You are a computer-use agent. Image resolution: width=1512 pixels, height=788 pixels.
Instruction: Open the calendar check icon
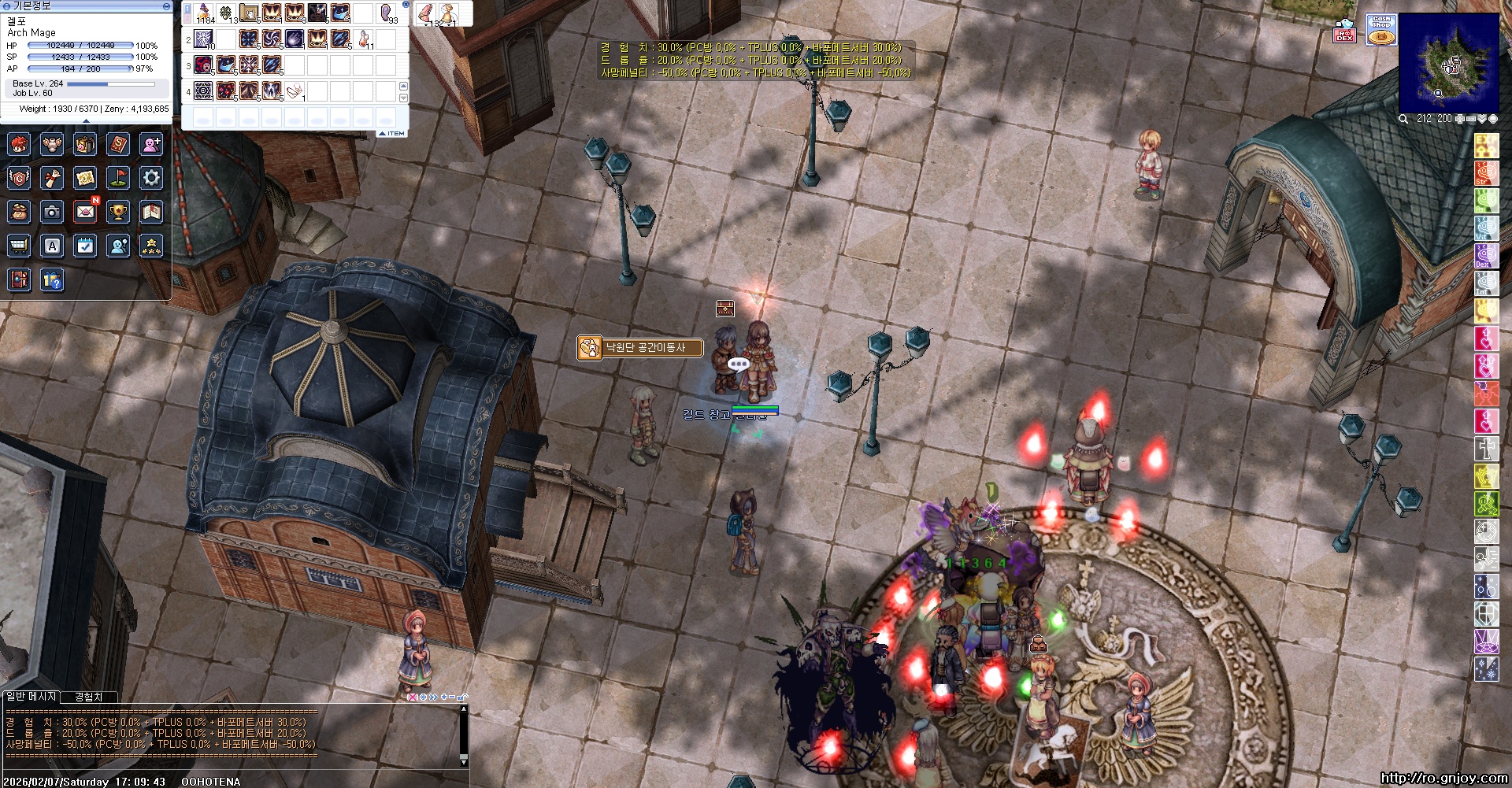(x=85, y=246)
